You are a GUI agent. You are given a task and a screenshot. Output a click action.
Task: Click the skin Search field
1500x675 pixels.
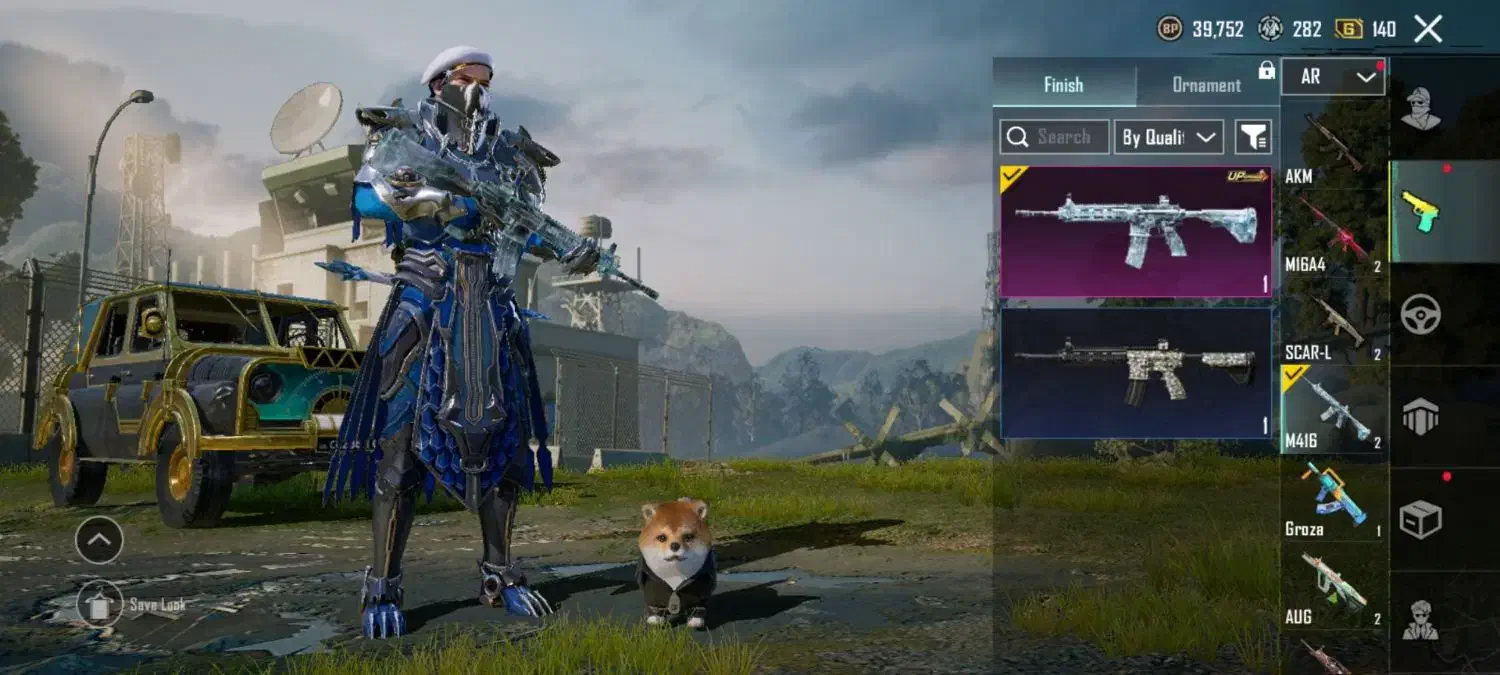(x=1054, y=137)
